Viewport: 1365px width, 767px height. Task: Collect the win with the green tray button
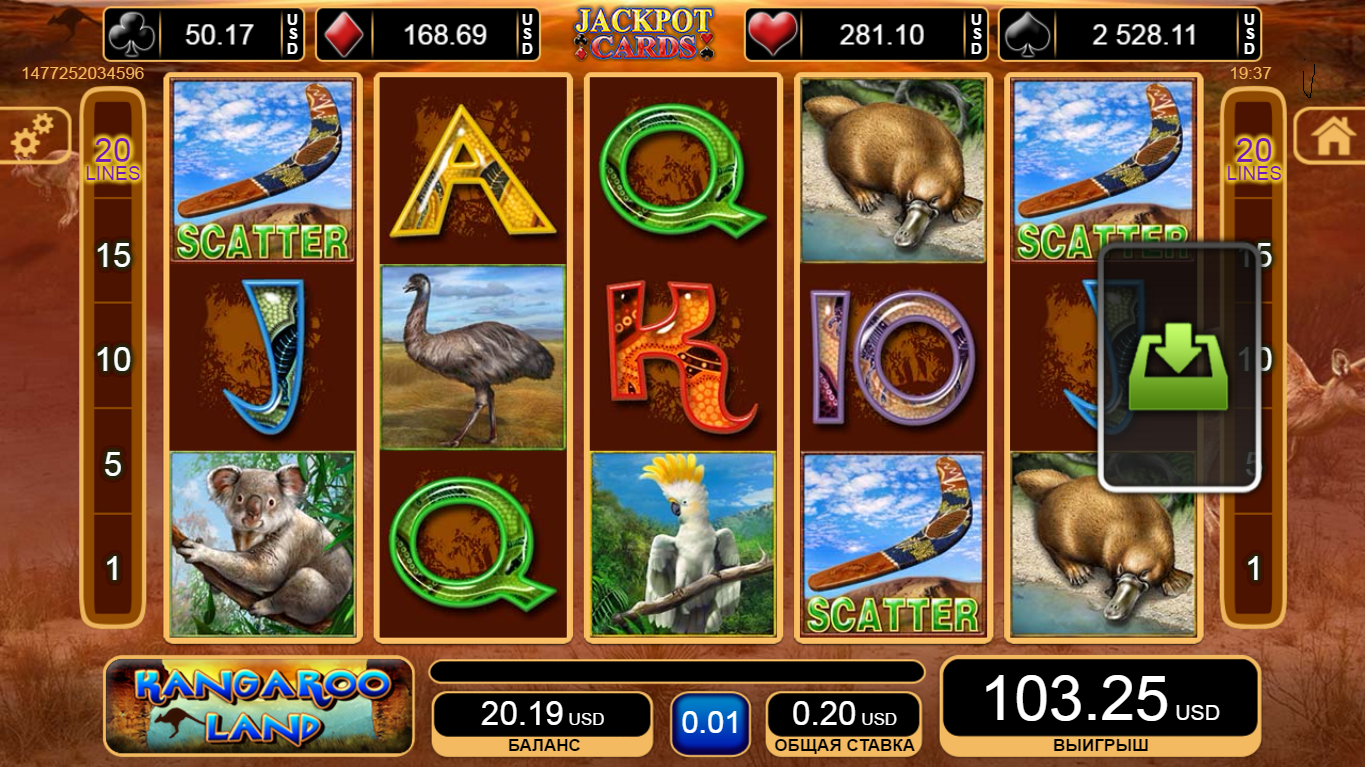[1178, 367]
